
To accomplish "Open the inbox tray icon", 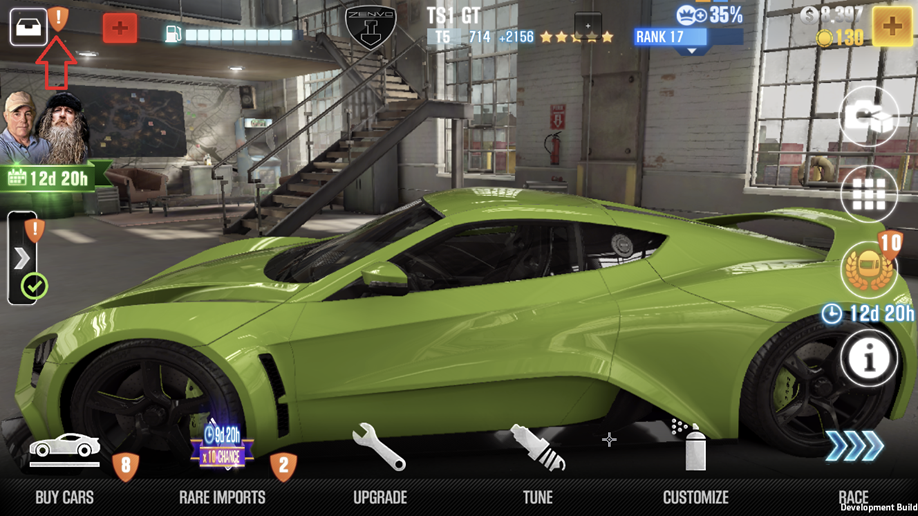I will (29, 27).
